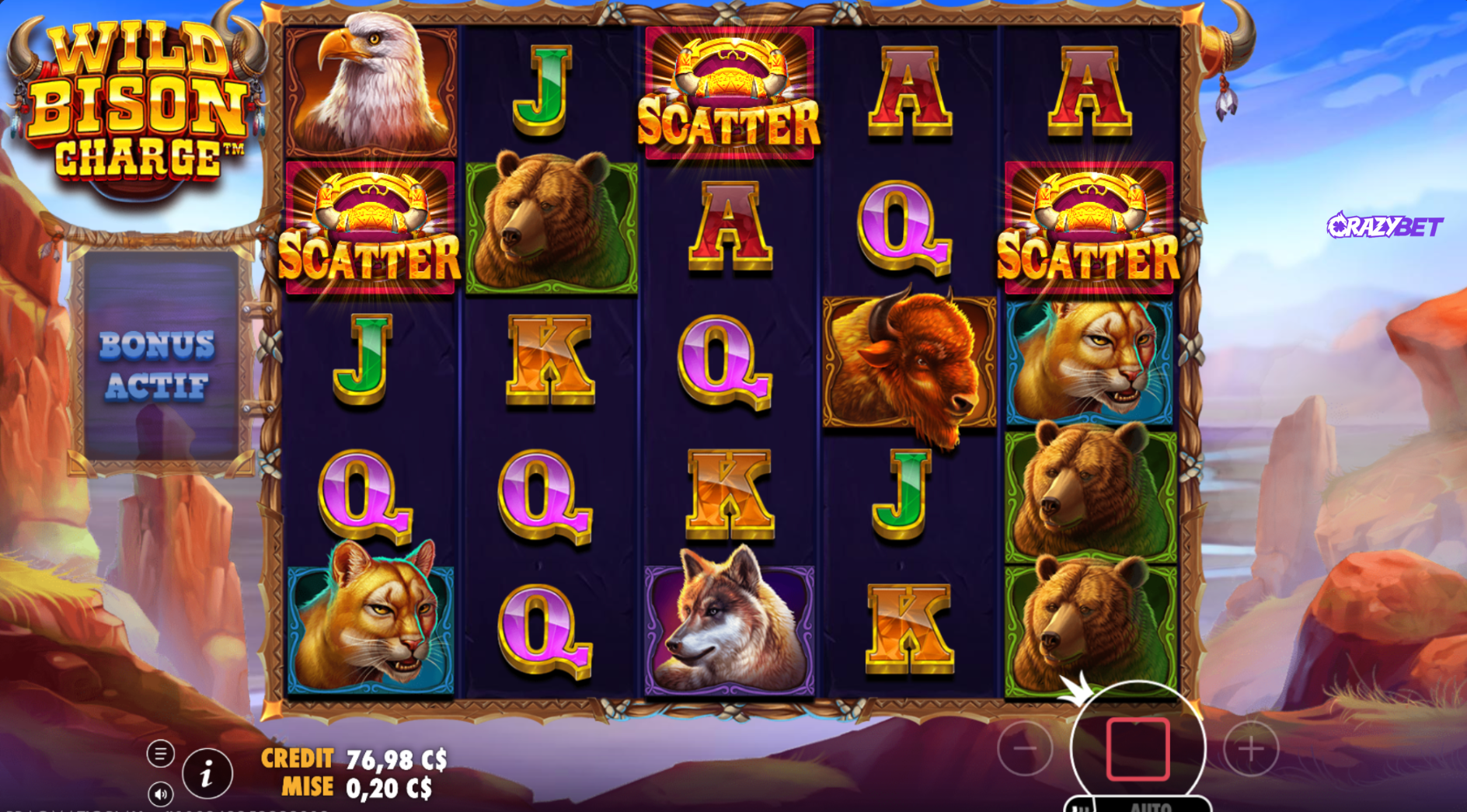Open the AUTO spin options

(x=1152, y=806)
